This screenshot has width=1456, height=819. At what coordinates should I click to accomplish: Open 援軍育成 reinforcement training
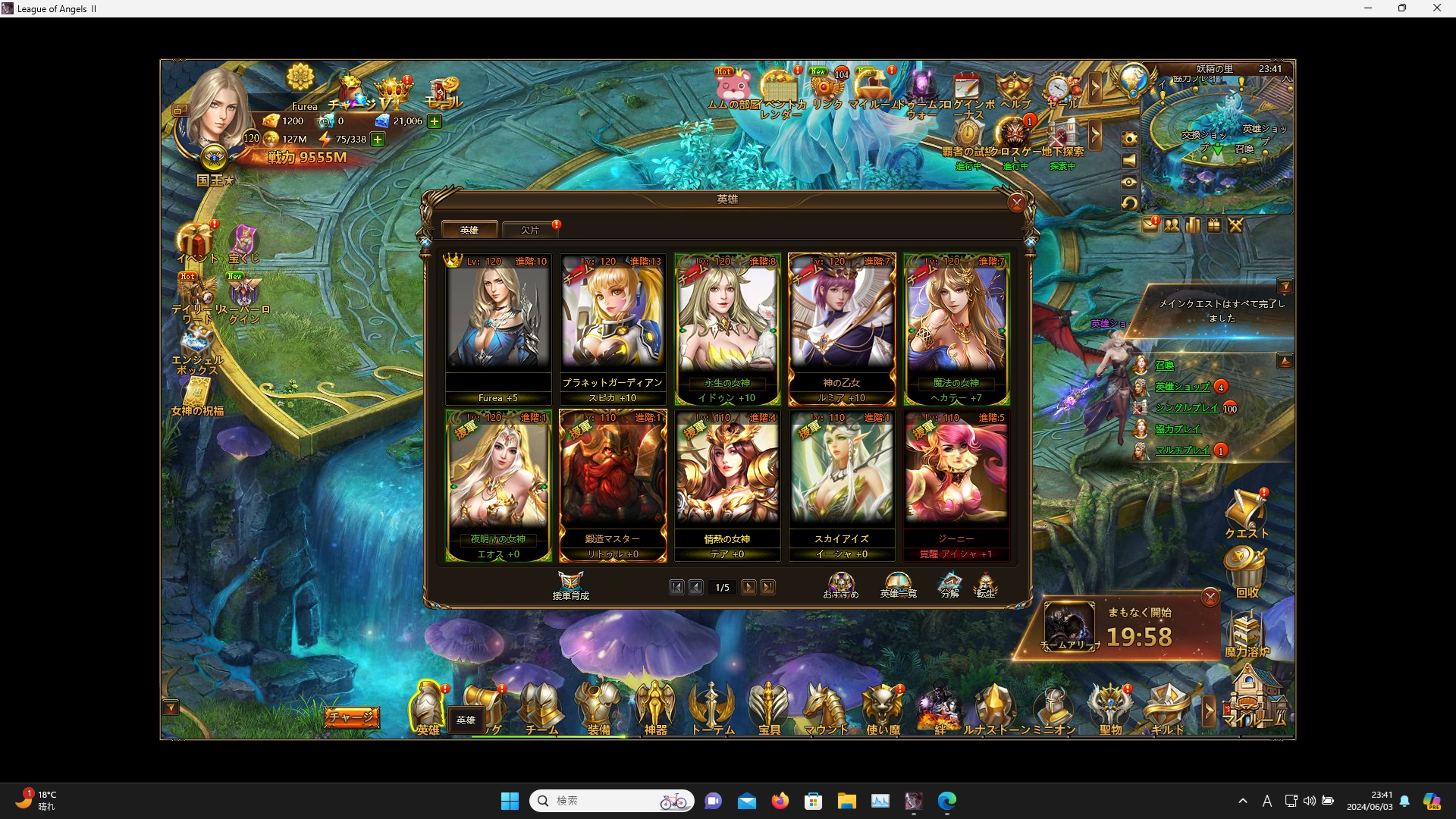pos(570,585)
